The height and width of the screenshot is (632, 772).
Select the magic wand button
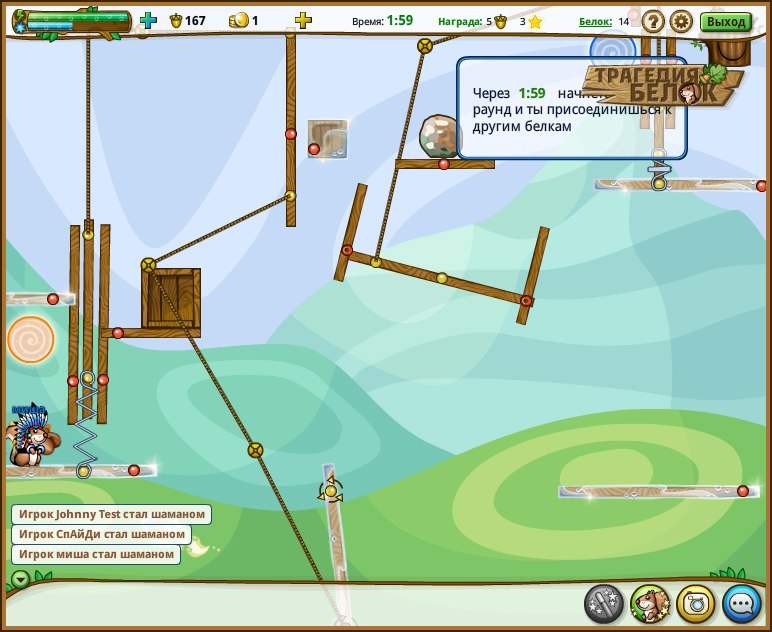click(604, 604)
